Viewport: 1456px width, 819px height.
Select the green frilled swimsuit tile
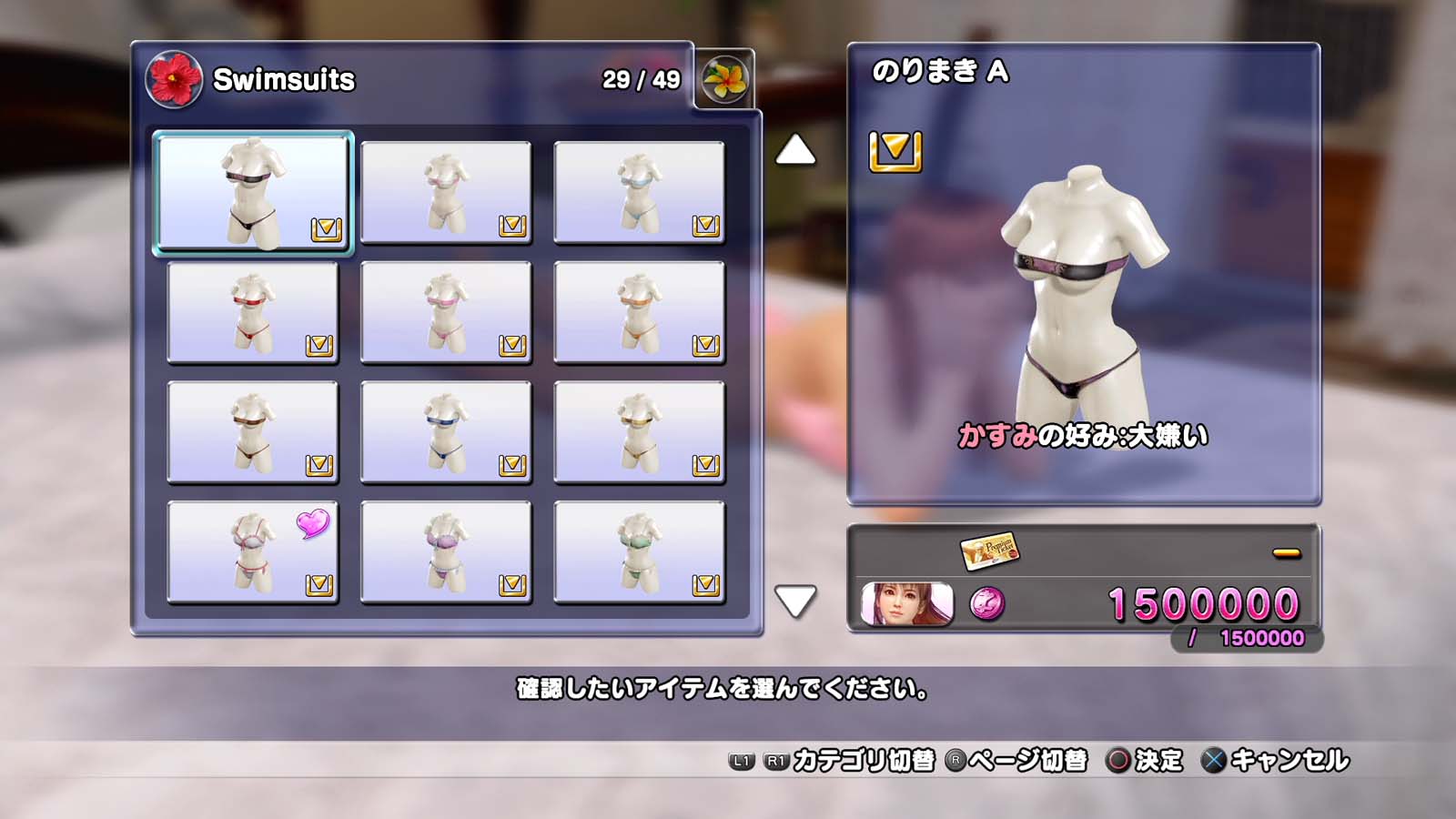639,552
